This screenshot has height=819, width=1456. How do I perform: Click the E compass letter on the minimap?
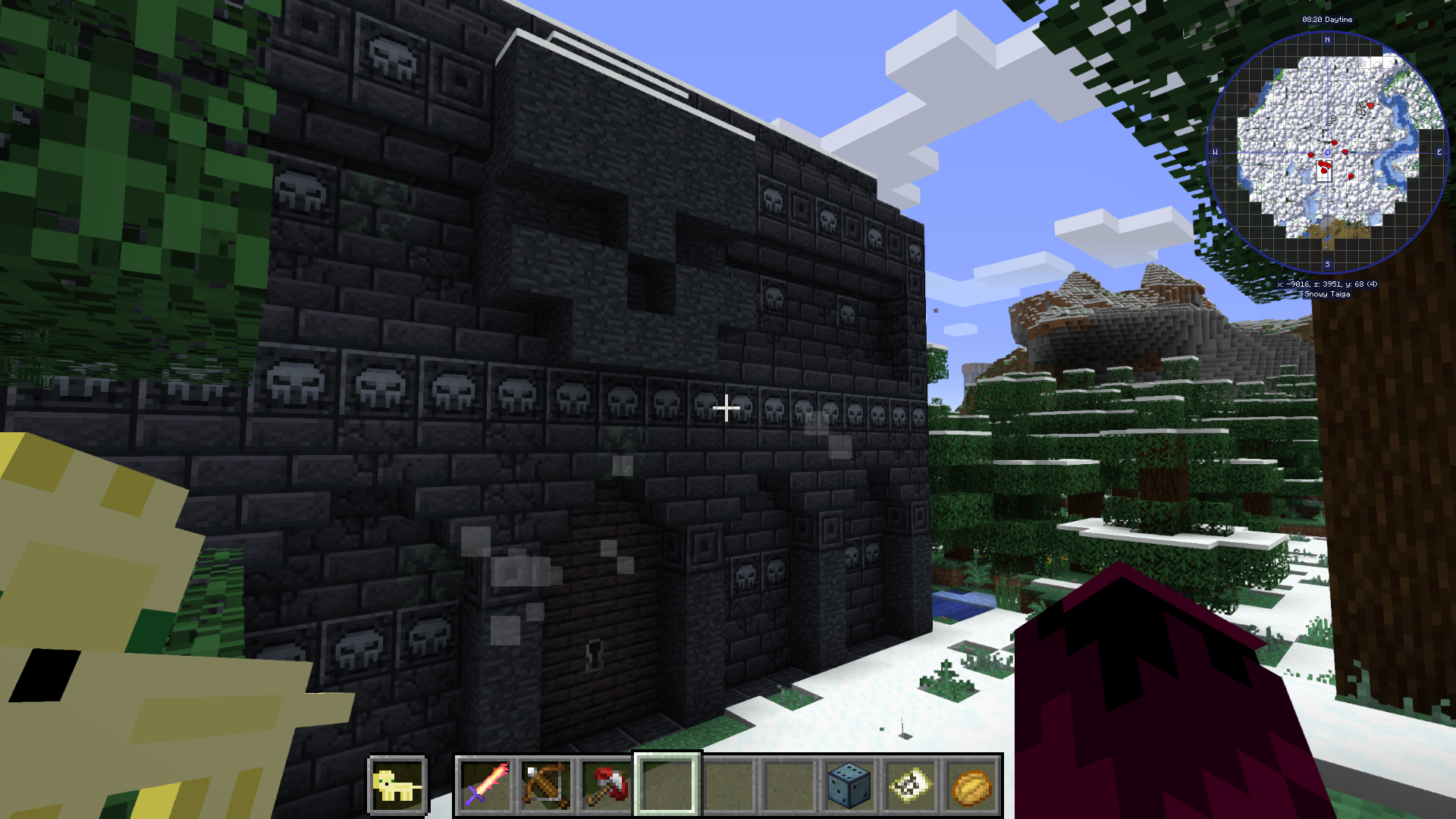tap(1438, 151)
